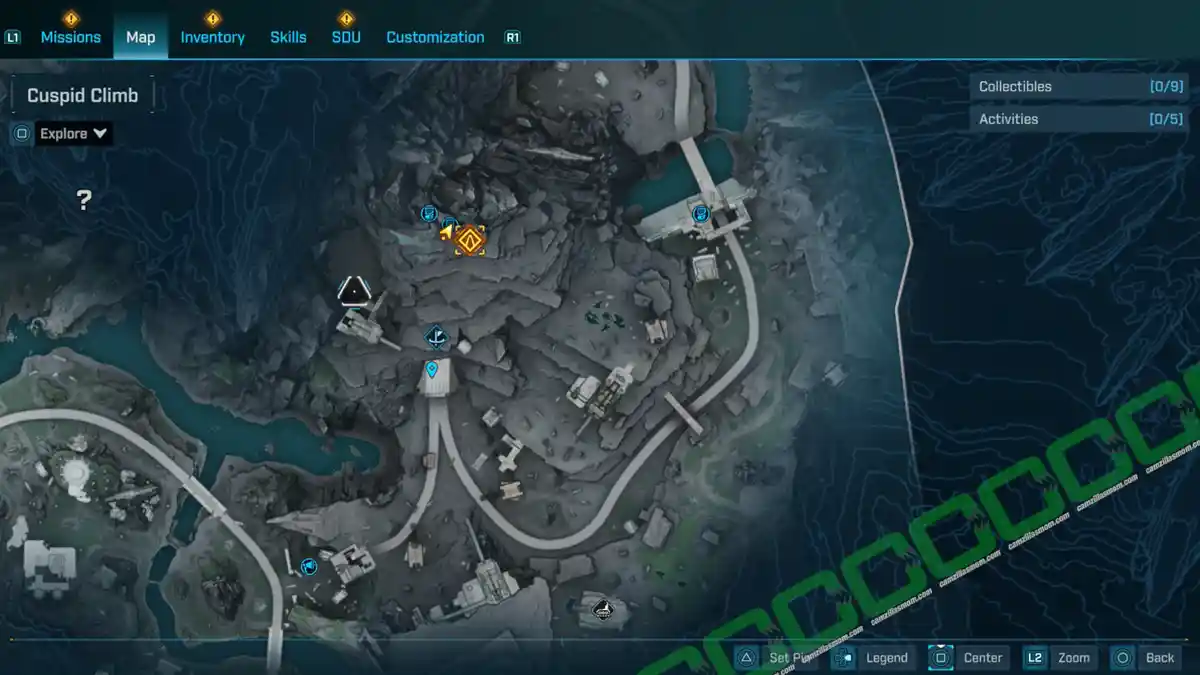Select the black diamond marker at map bottom

point(602,608)
